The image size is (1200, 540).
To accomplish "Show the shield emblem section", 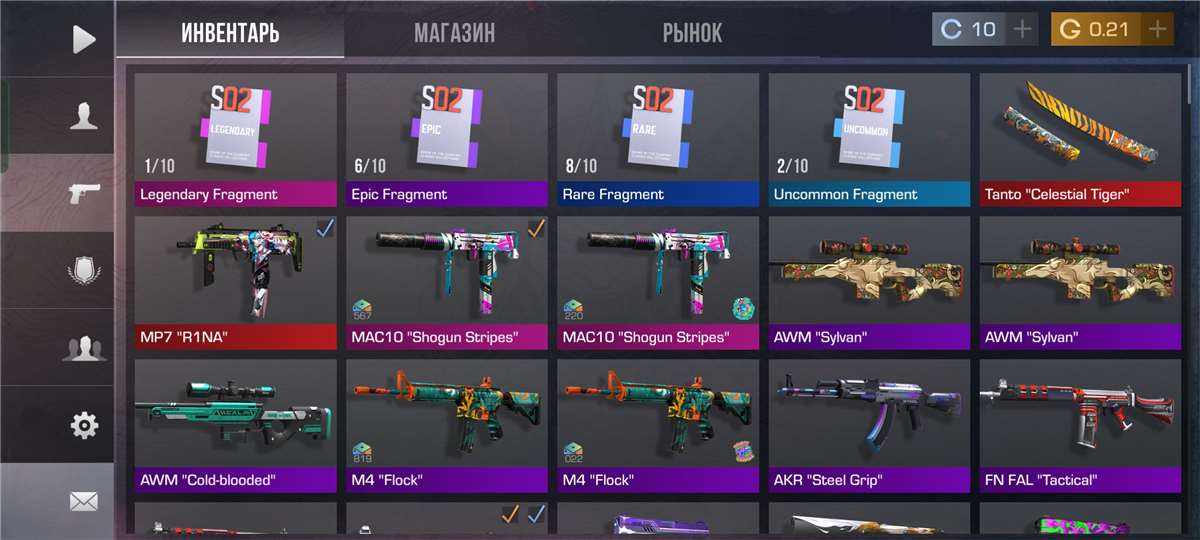I will pyautogui.click(x=84, y=270).
